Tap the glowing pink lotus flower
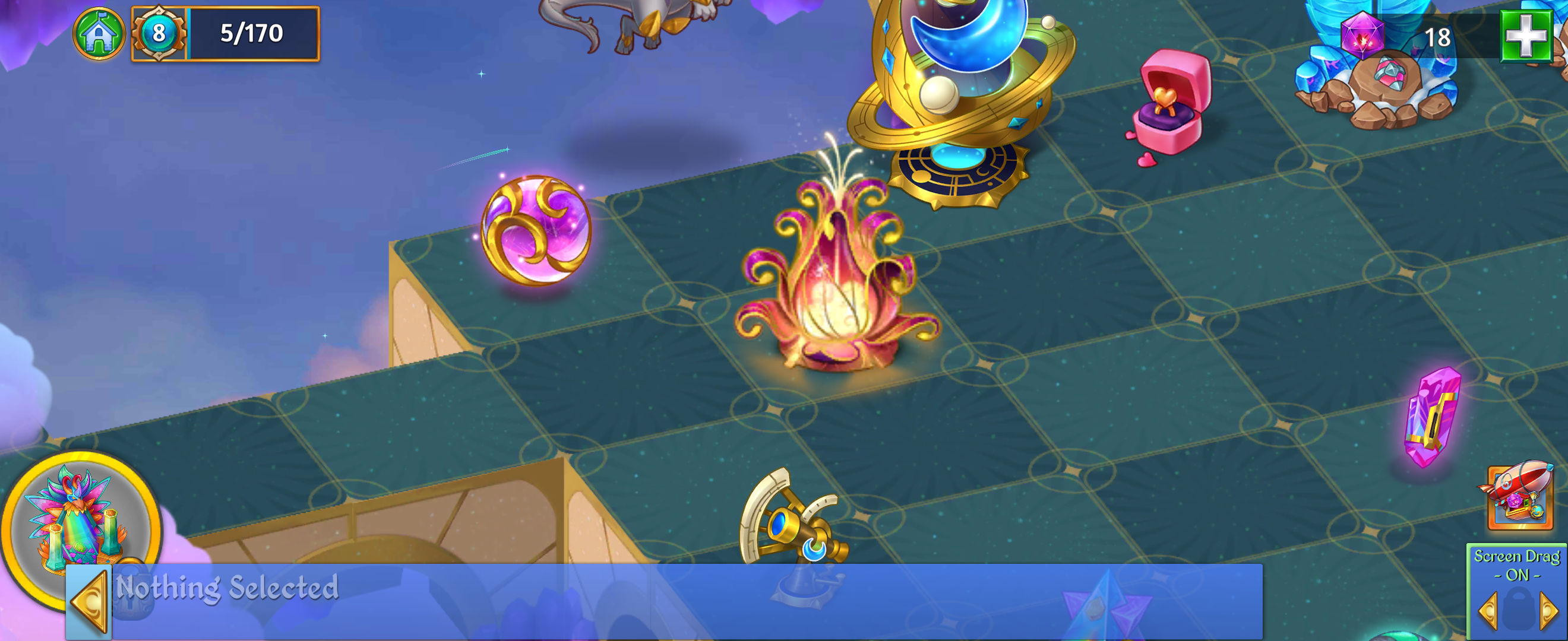 [834, 286]
